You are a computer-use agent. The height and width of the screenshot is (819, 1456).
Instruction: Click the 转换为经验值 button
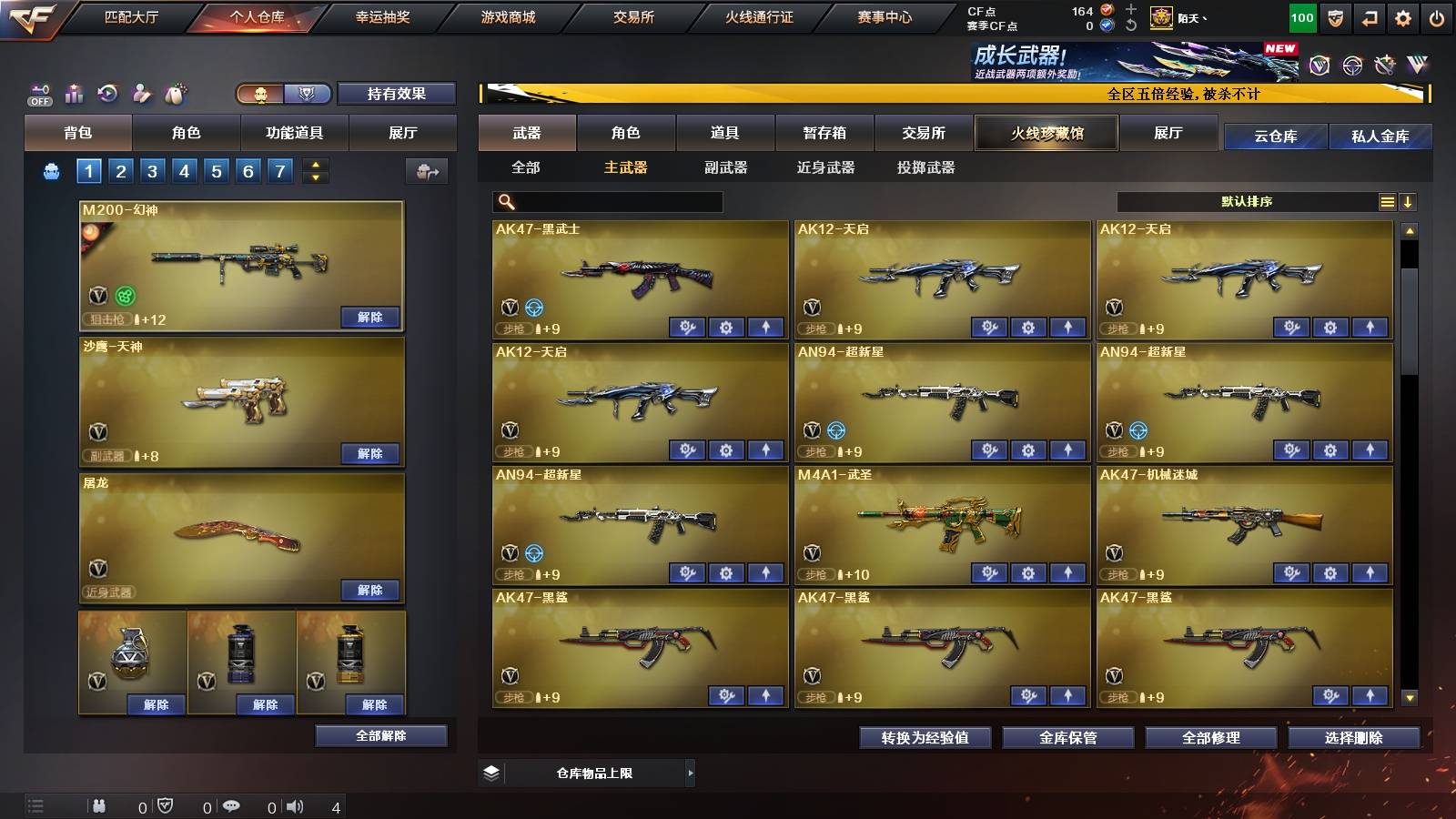click(925, 738)
